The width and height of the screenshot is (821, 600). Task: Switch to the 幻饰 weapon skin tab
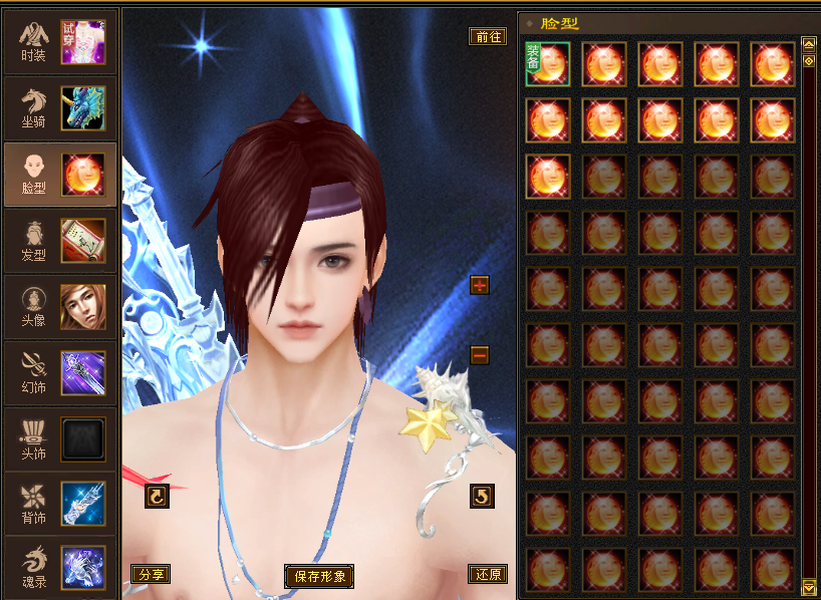[59, 372]
